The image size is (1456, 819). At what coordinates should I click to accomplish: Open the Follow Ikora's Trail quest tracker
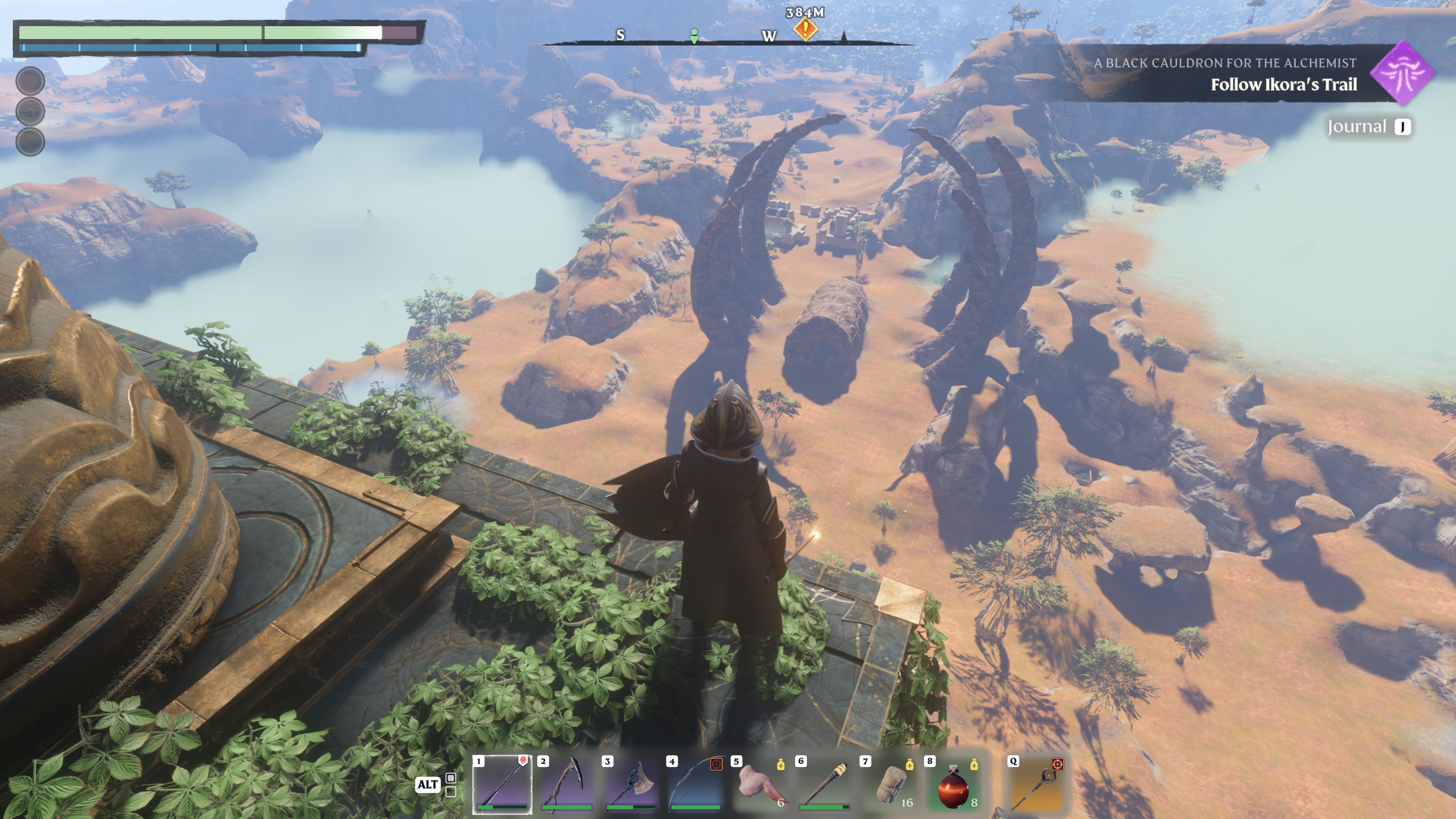tap(1283, 84)
